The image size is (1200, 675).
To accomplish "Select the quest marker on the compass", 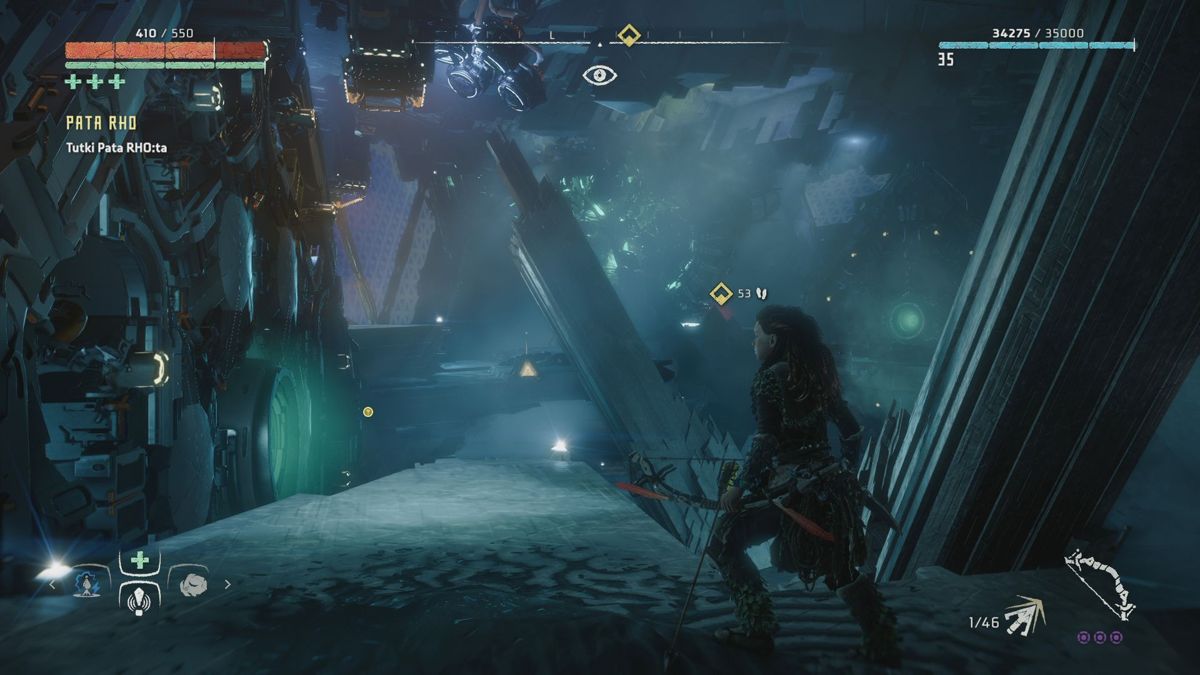I will click(628, 36).
